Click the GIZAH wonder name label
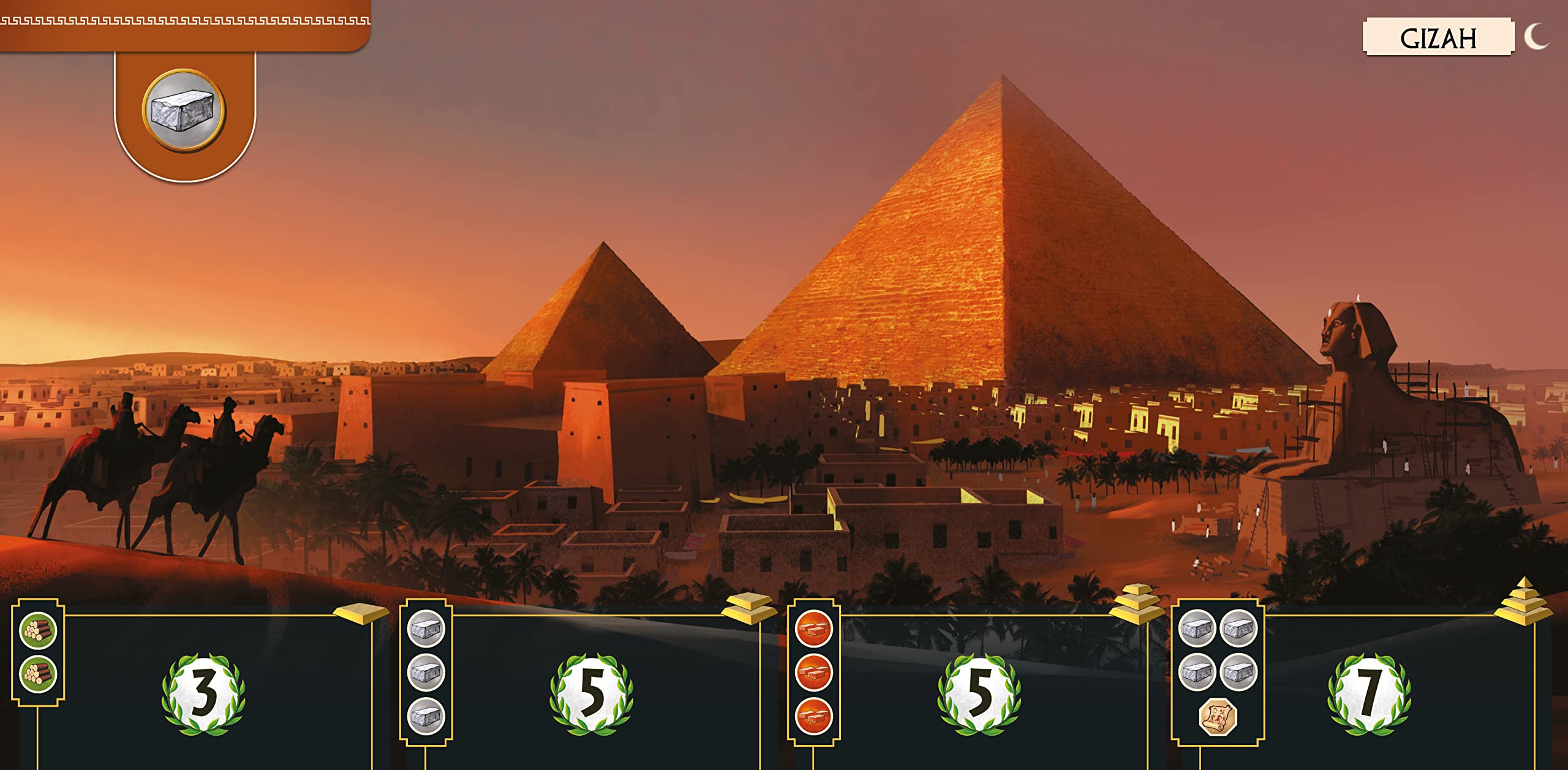 1438,38
